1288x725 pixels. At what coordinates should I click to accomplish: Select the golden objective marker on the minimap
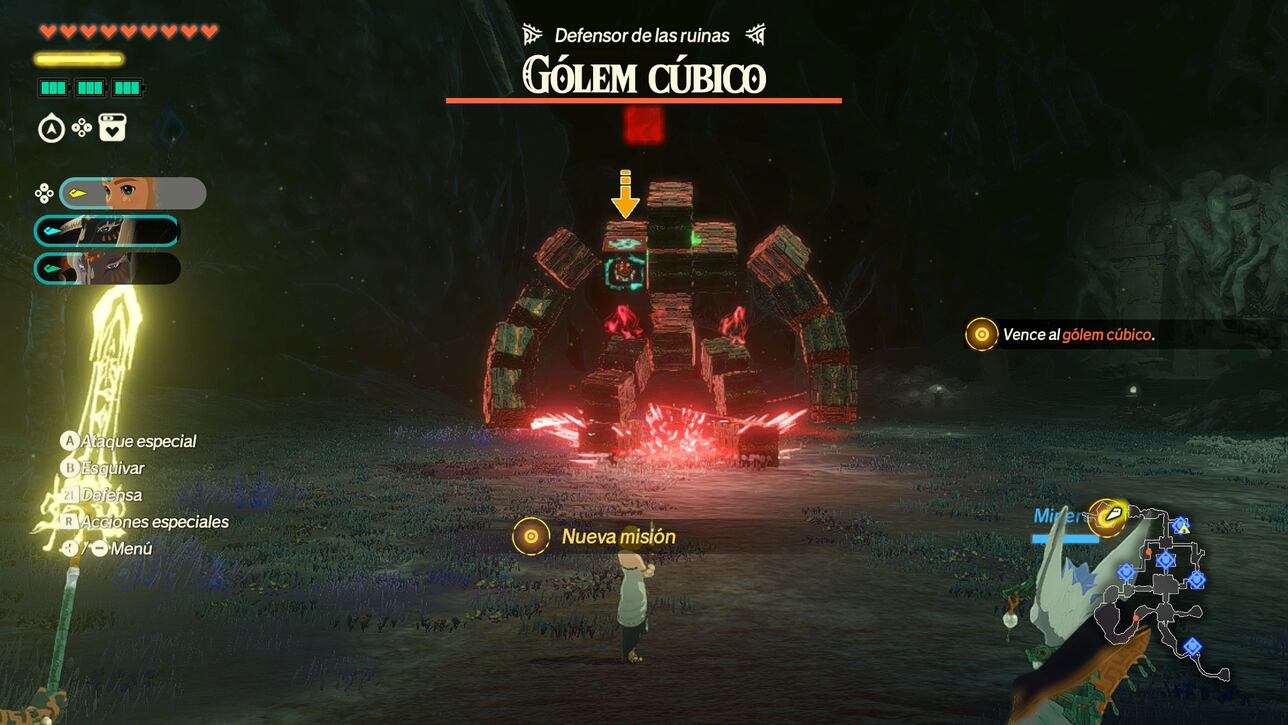(1107, 516)
